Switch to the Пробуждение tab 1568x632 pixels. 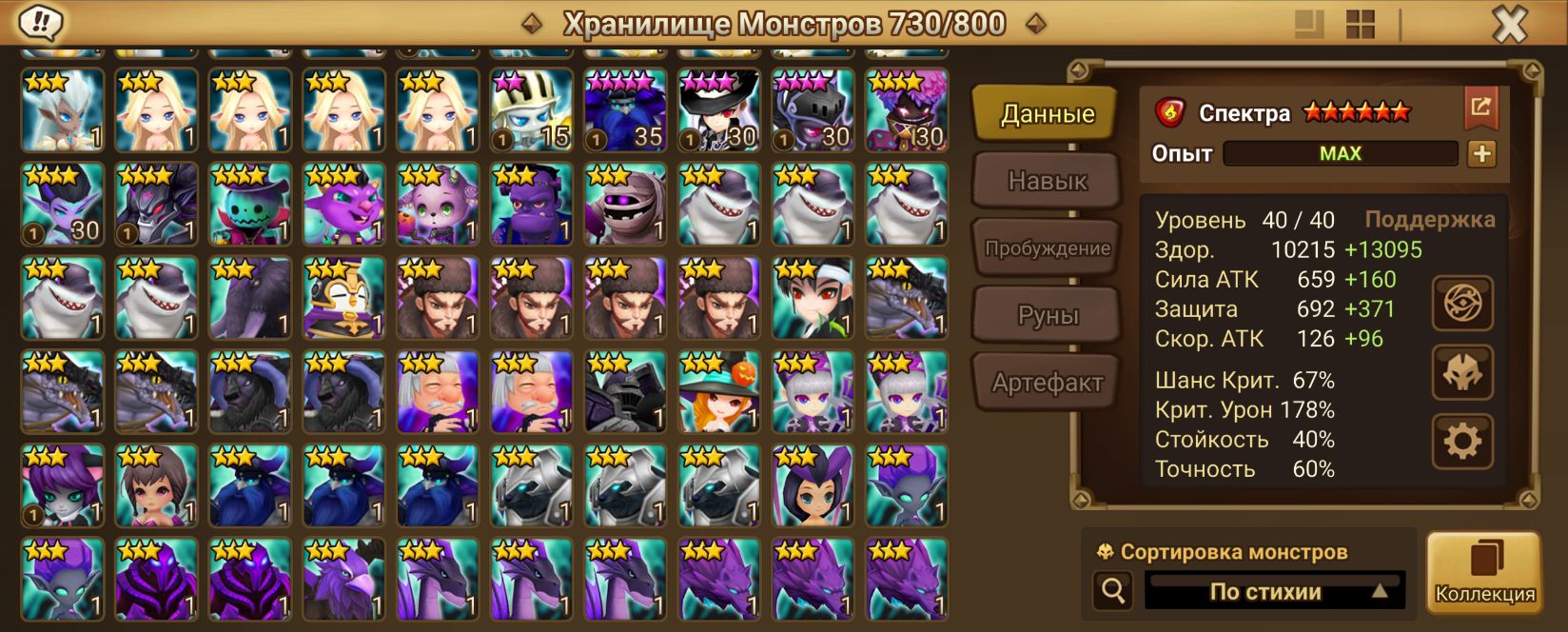(x=1047, y=248)
